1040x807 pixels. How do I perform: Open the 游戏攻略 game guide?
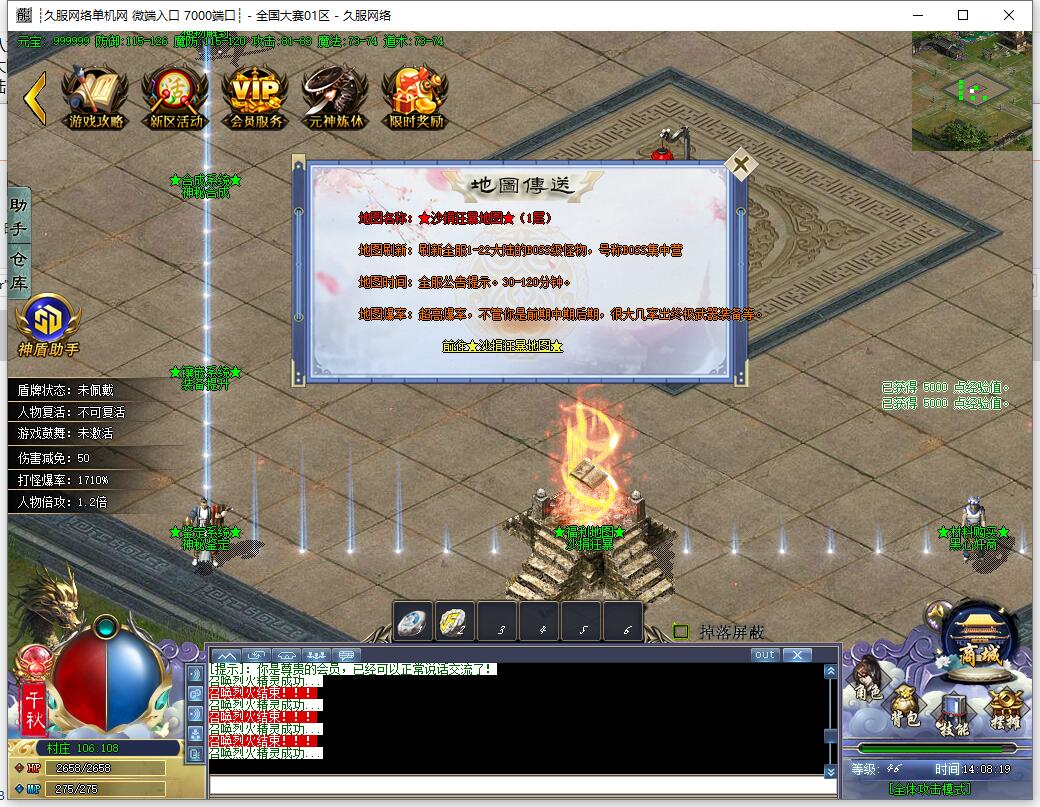96,98
